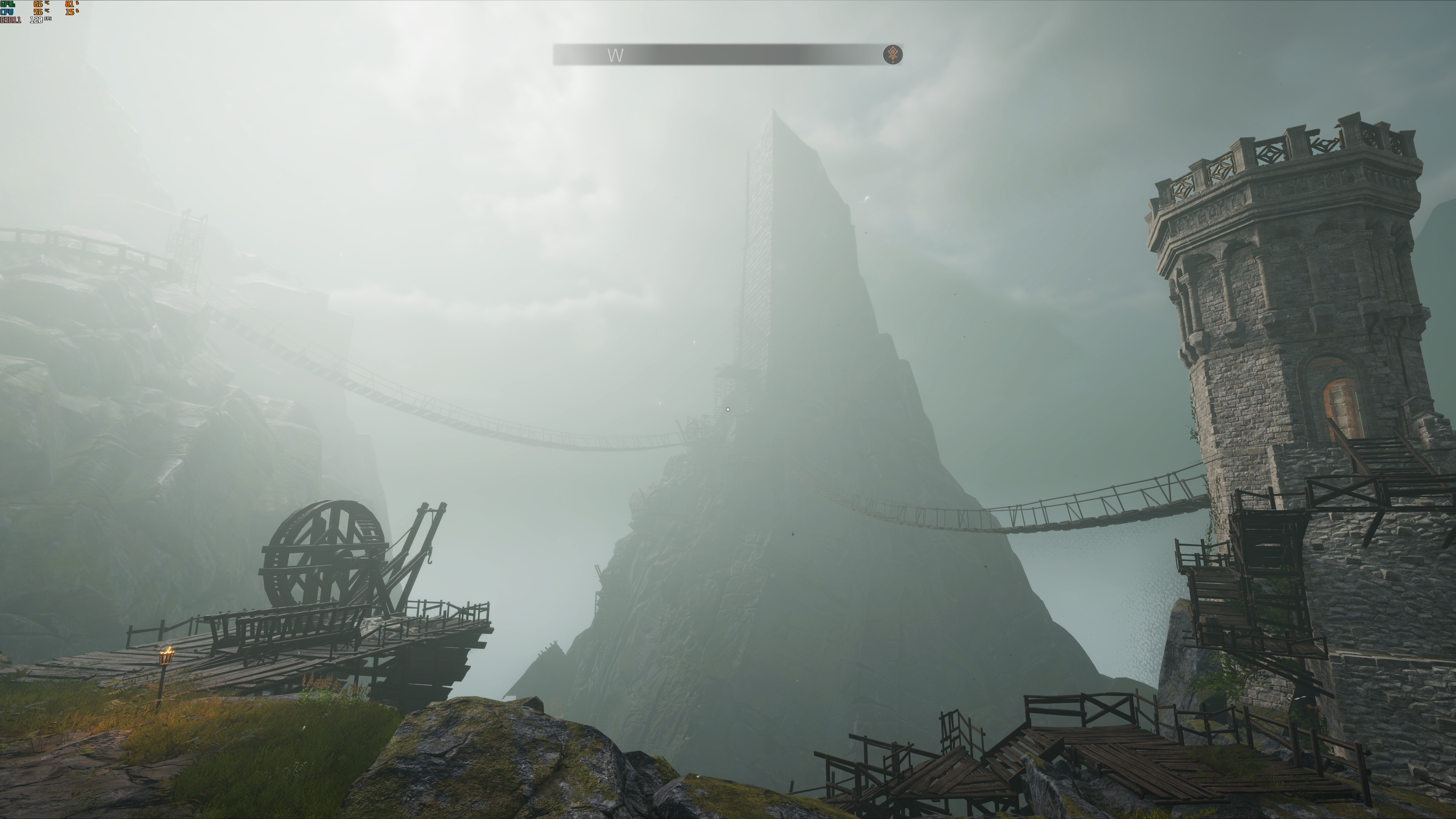1456x819 pixels.
Task: Click the West heading letter on the compass
Action: click(615, 55)
